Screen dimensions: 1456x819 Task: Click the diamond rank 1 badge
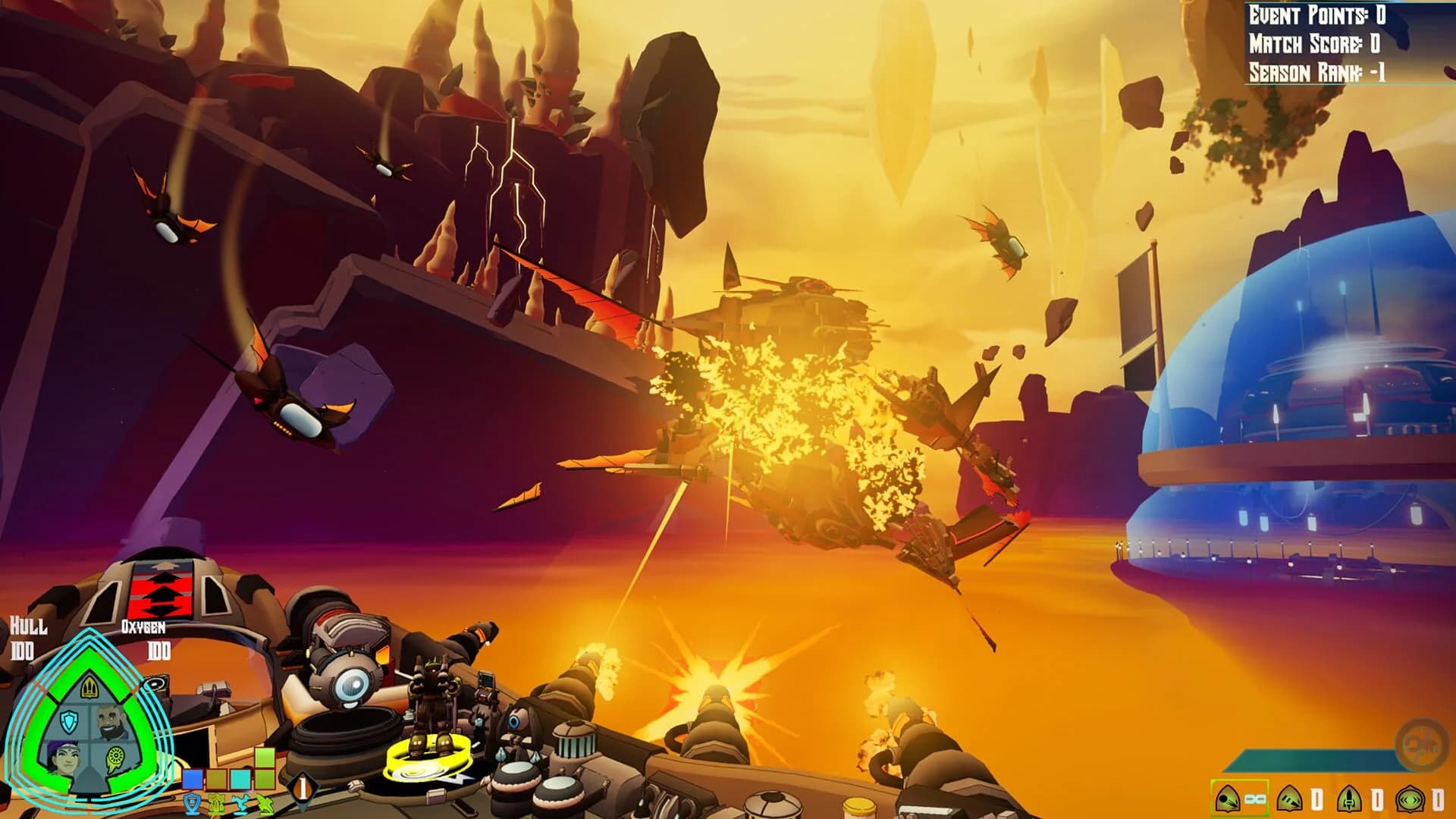coord(303,786)
